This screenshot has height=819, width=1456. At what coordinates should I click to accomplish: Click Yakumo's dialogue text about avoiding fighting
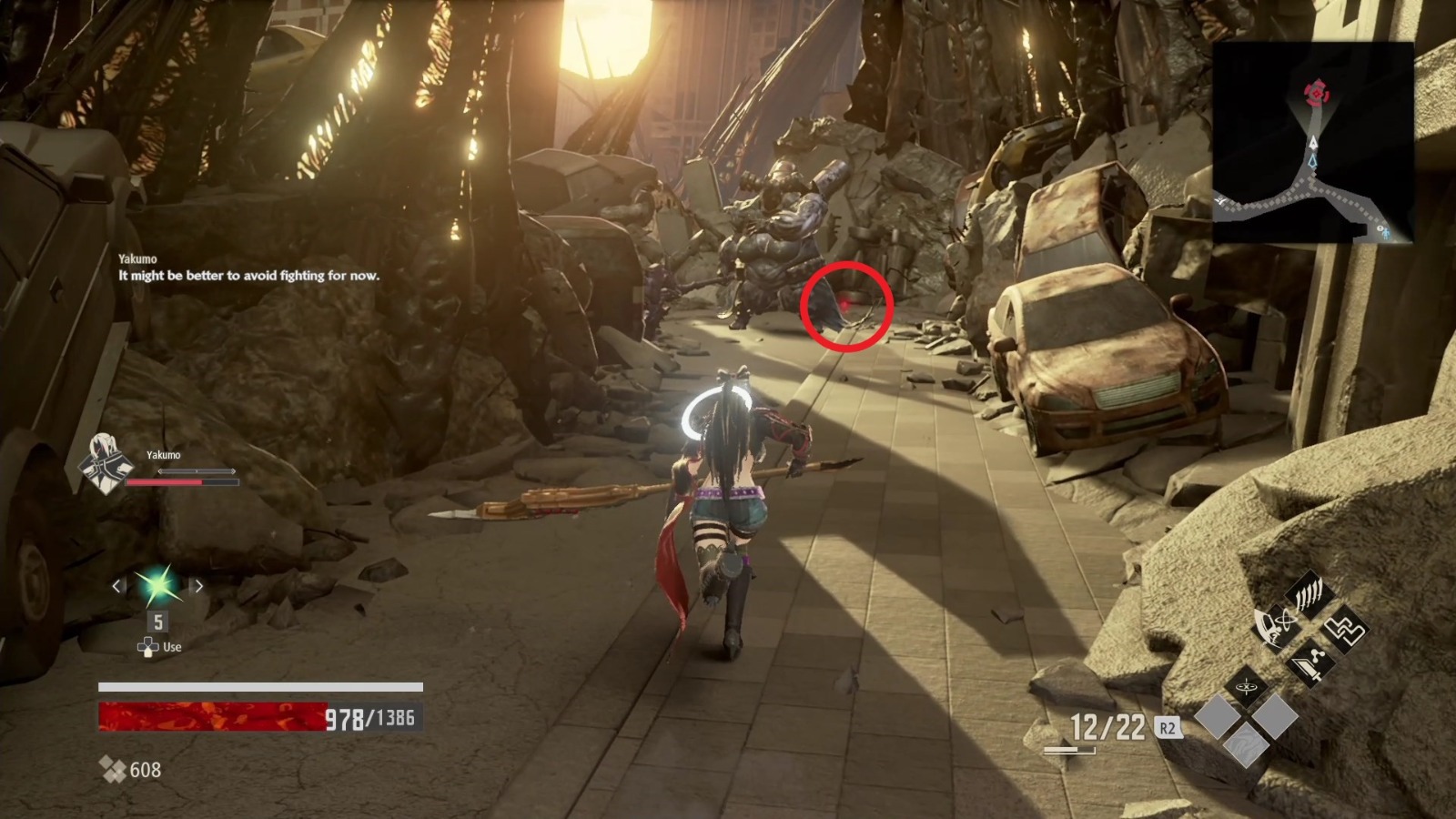(250, 278)
